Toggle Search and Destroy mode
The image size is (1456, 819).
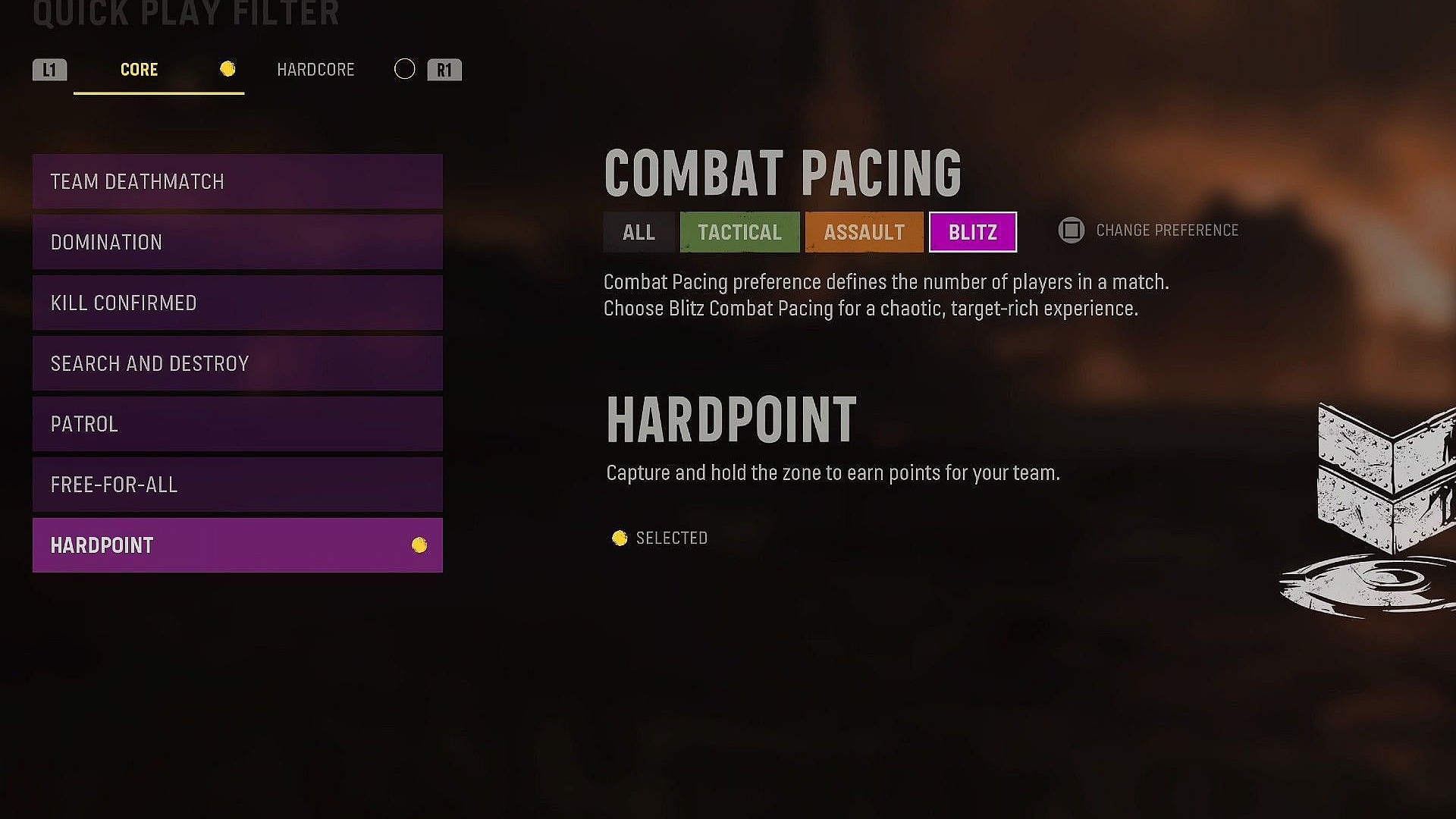[x=237, y=364]
